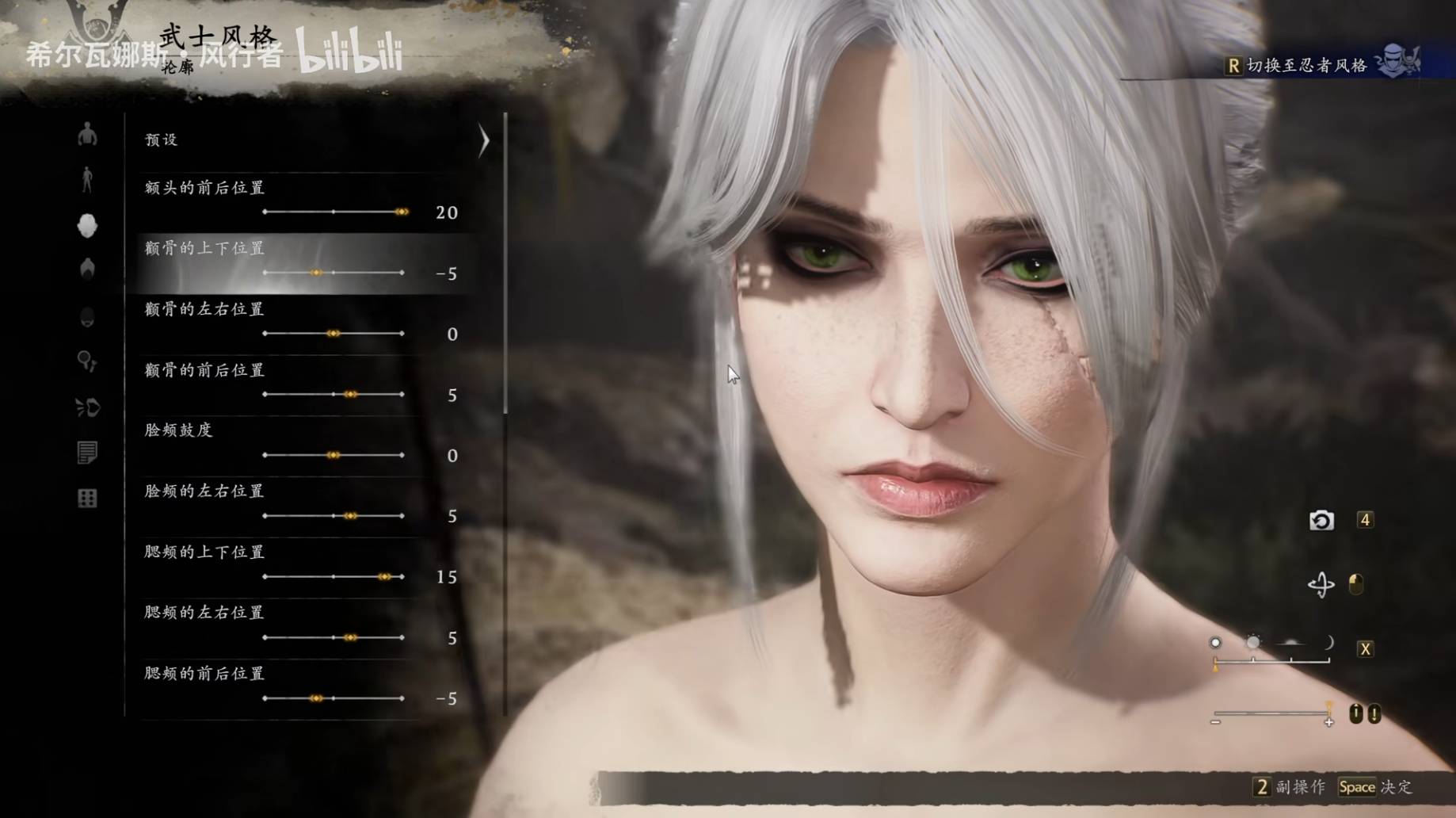The height and width of the screenshot is (818, 1456).
Task: Adjust the 腮颊的左右位置 slider
Action: (x=350, y=637)
